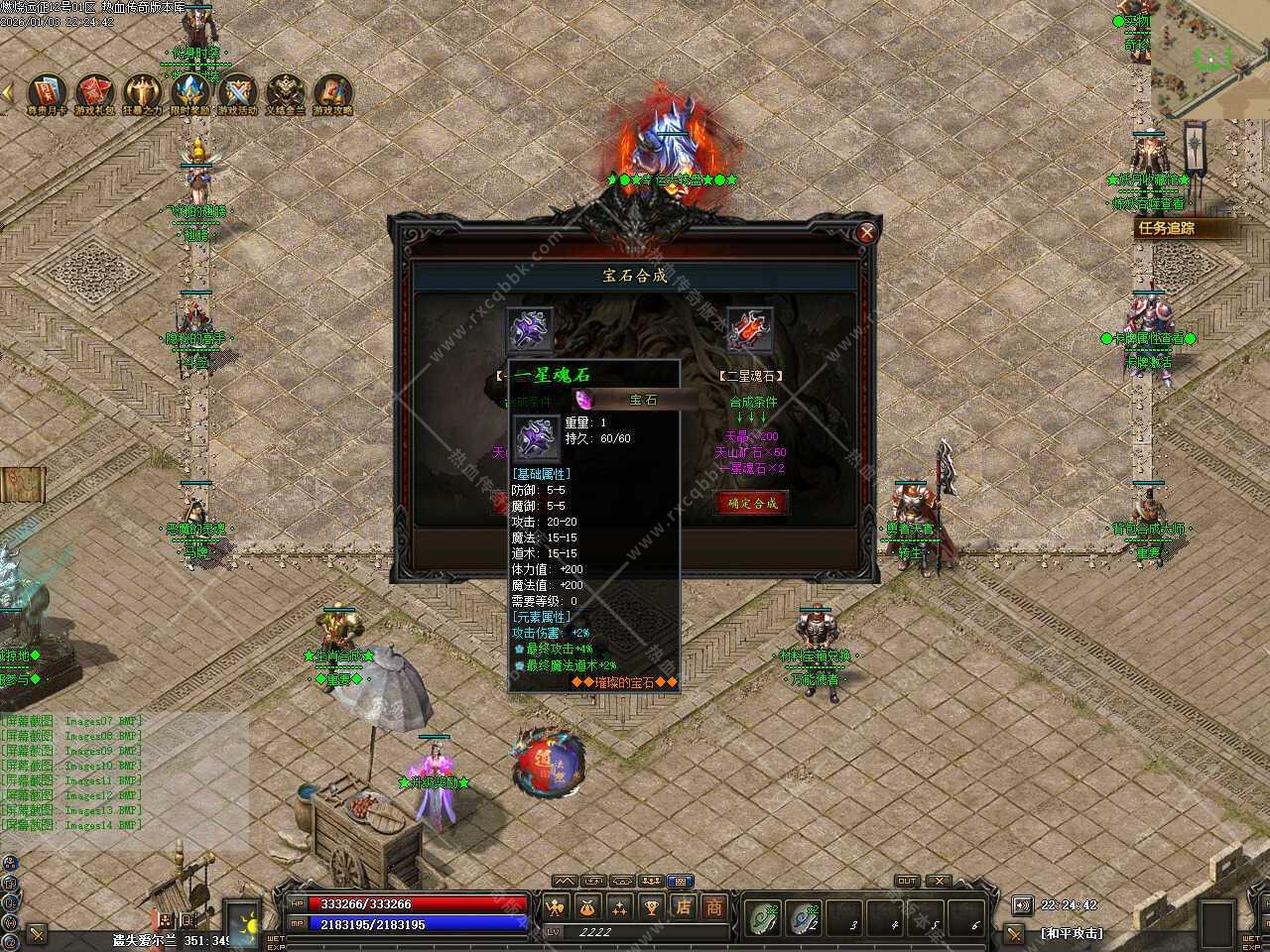The width and height of the screenshot is (1270, 952).
Task: Open the 限时奖励 timed rewards icon
Action: [x=190, y=93]
